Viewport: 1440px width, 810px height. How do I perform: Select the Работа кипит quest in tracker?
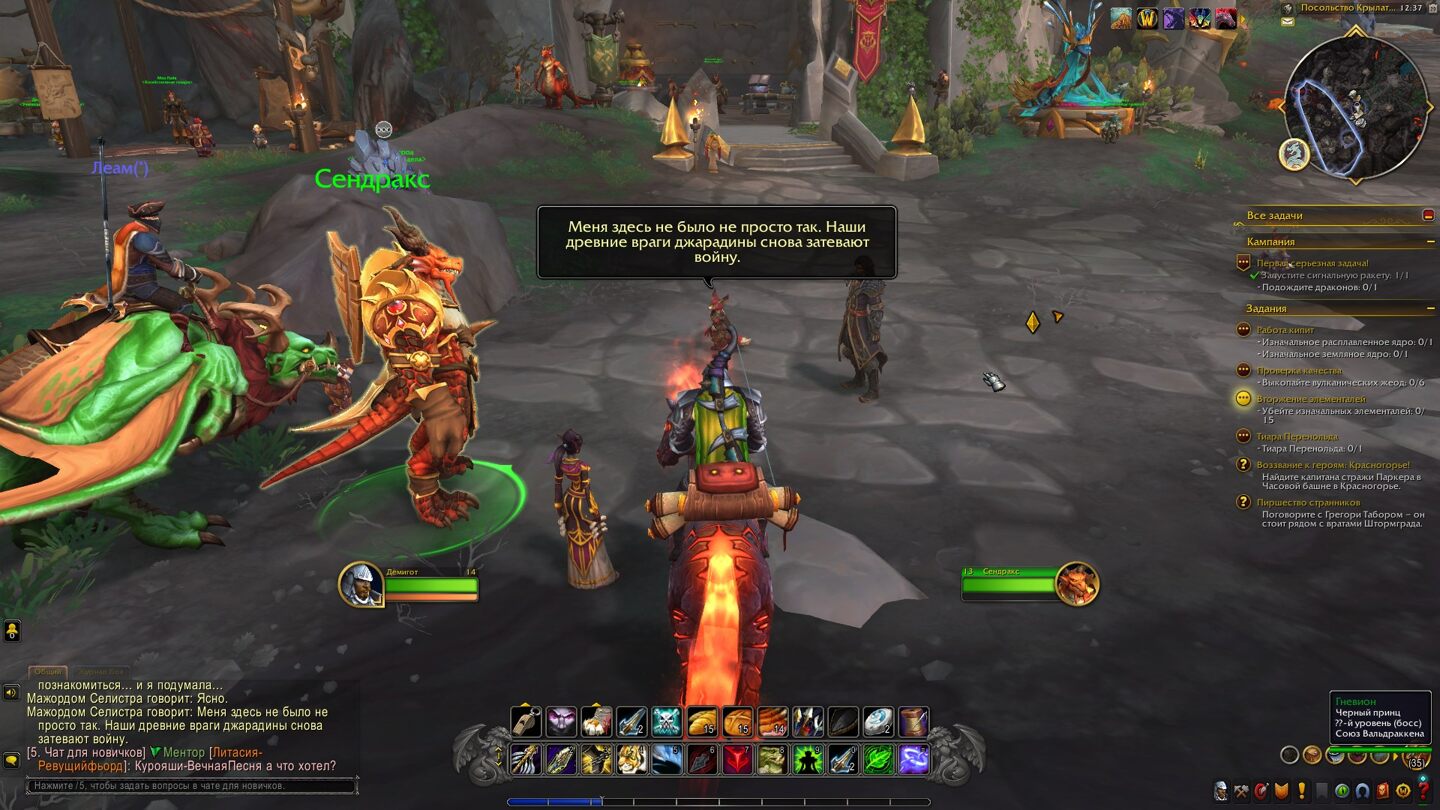(x=1285, y=330)
